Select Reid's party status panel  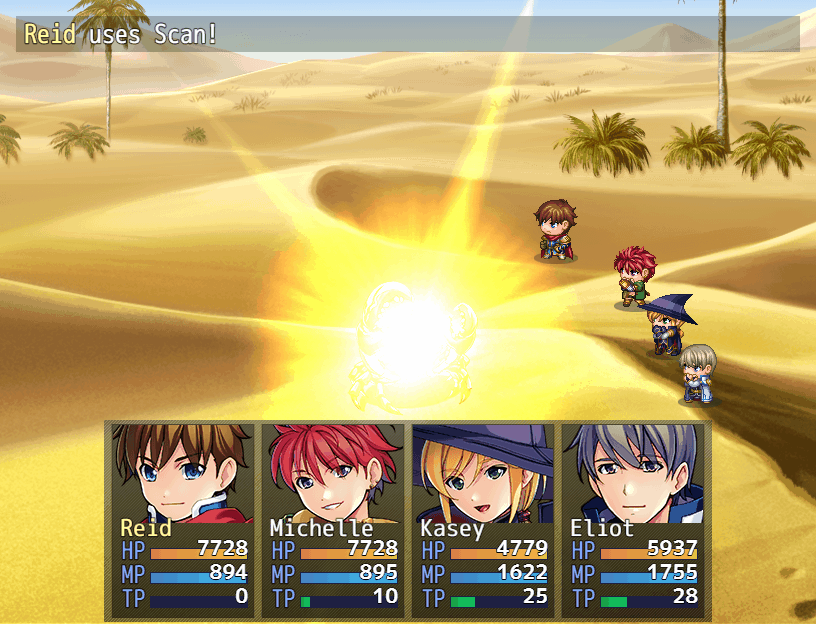(182, 518)
